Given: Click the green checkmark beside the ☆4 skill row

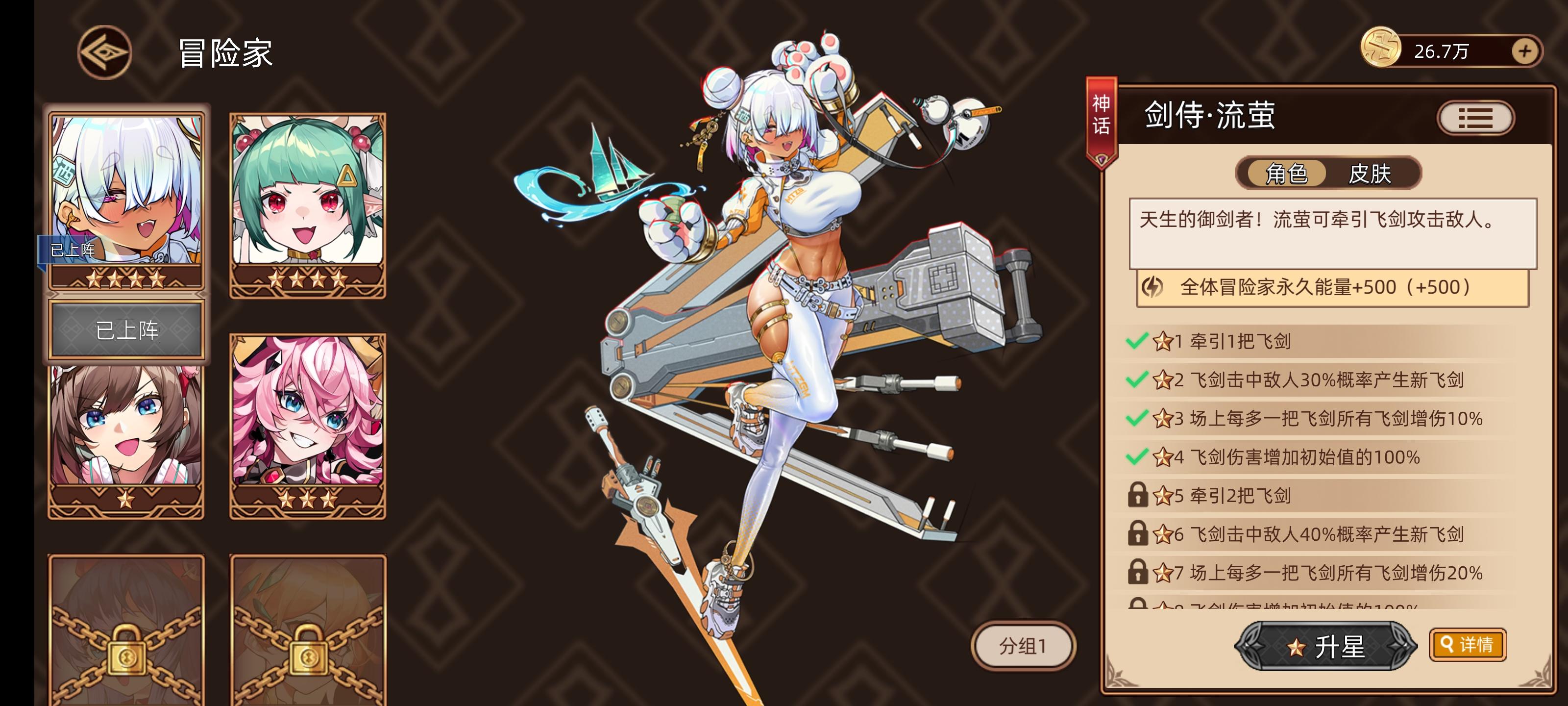Looking at the screenshot, I should tap(1136, 458).
